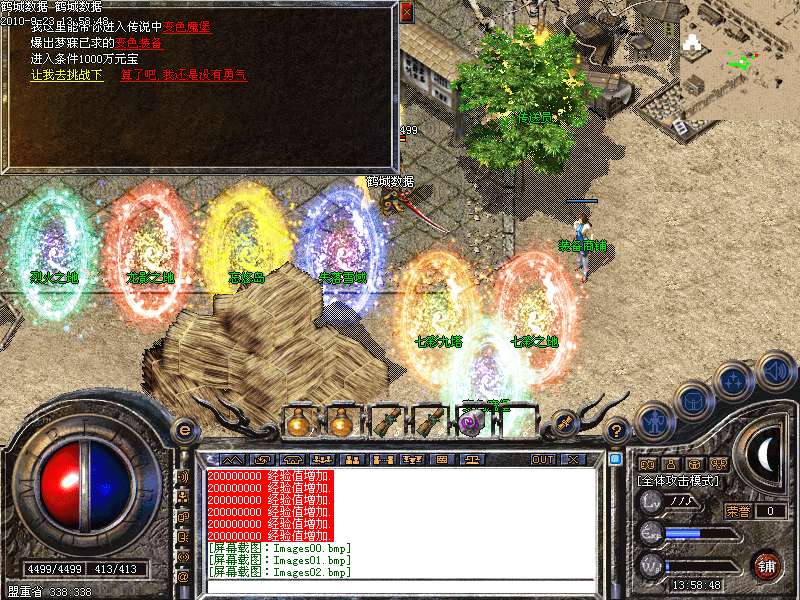Viewport: 800px width, 600px height.
Task: Decline with "算了吧,我还是没有勇气" option
Action: point(183,75)
